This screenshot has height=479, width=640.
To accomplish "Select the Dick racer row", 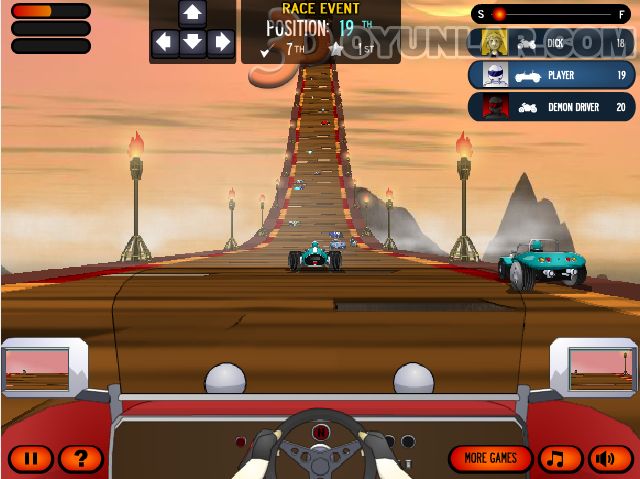I will pos(552,43).
